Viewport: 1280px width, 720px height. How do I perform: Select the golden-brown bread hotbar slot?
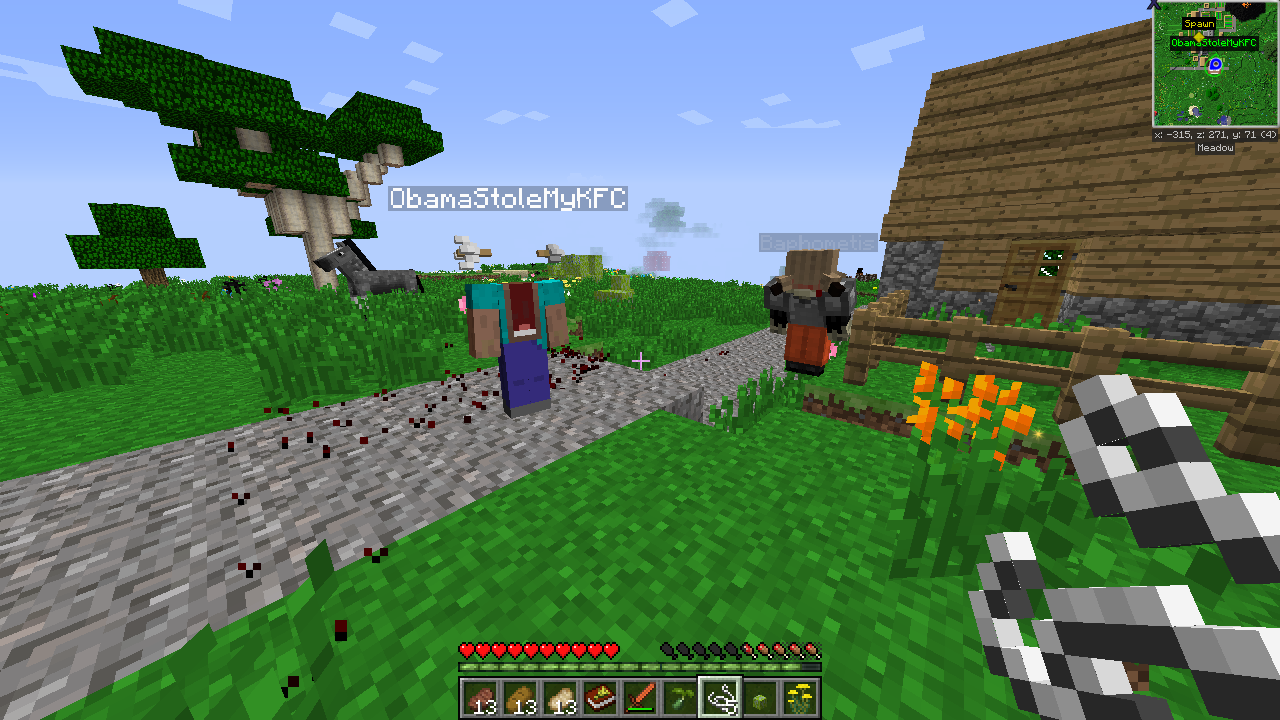(x=520, y=697)
